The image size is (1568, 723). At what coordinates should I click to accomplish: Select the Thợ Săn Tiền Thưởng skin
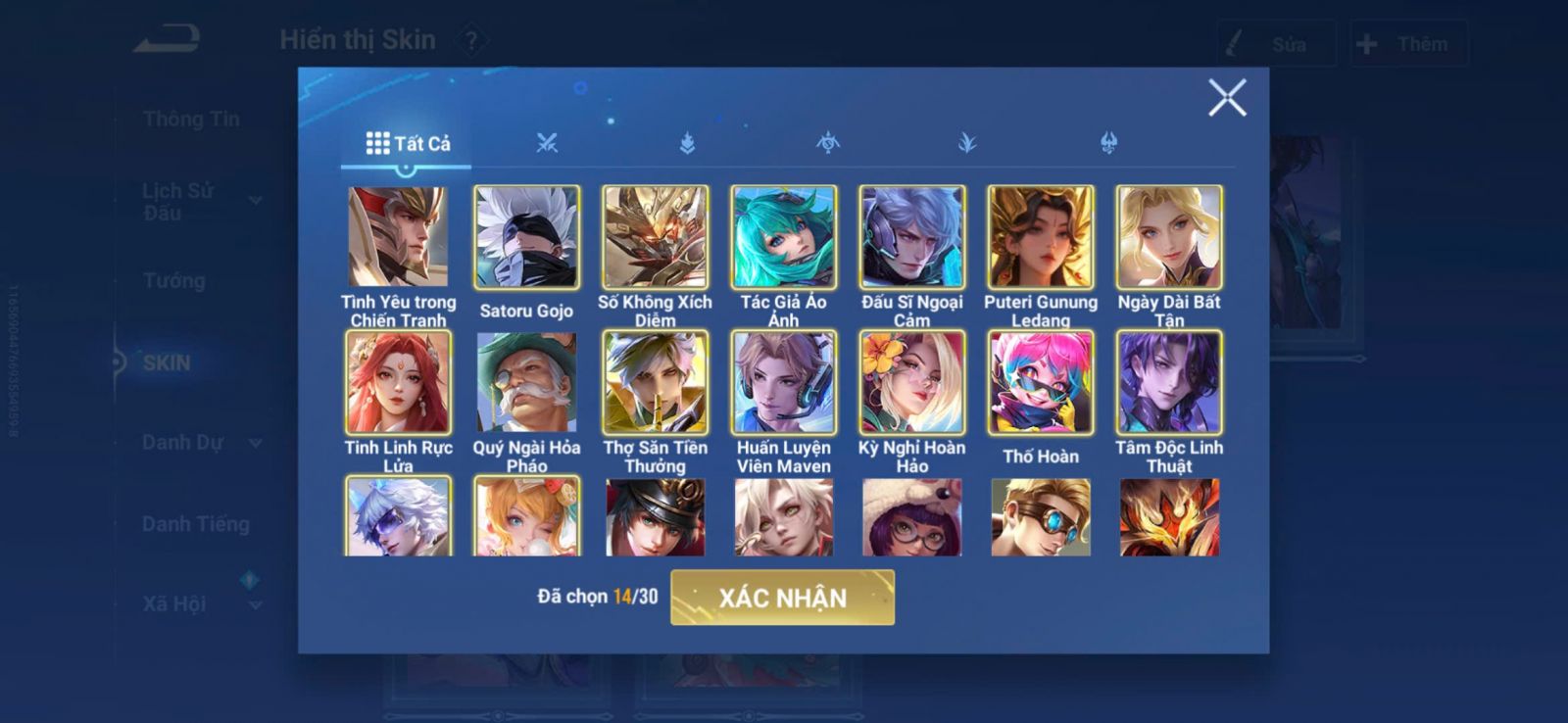tap(655, 382)
